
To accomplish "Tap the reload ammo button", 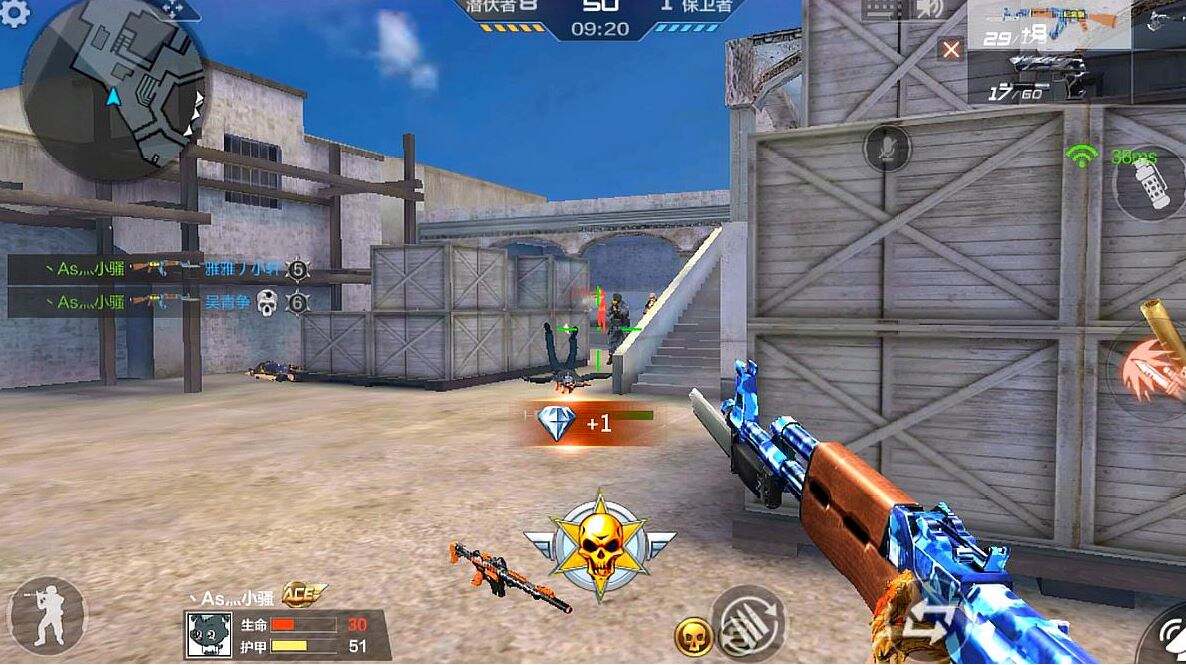I will pyautogui.click(x=748, y=623).
